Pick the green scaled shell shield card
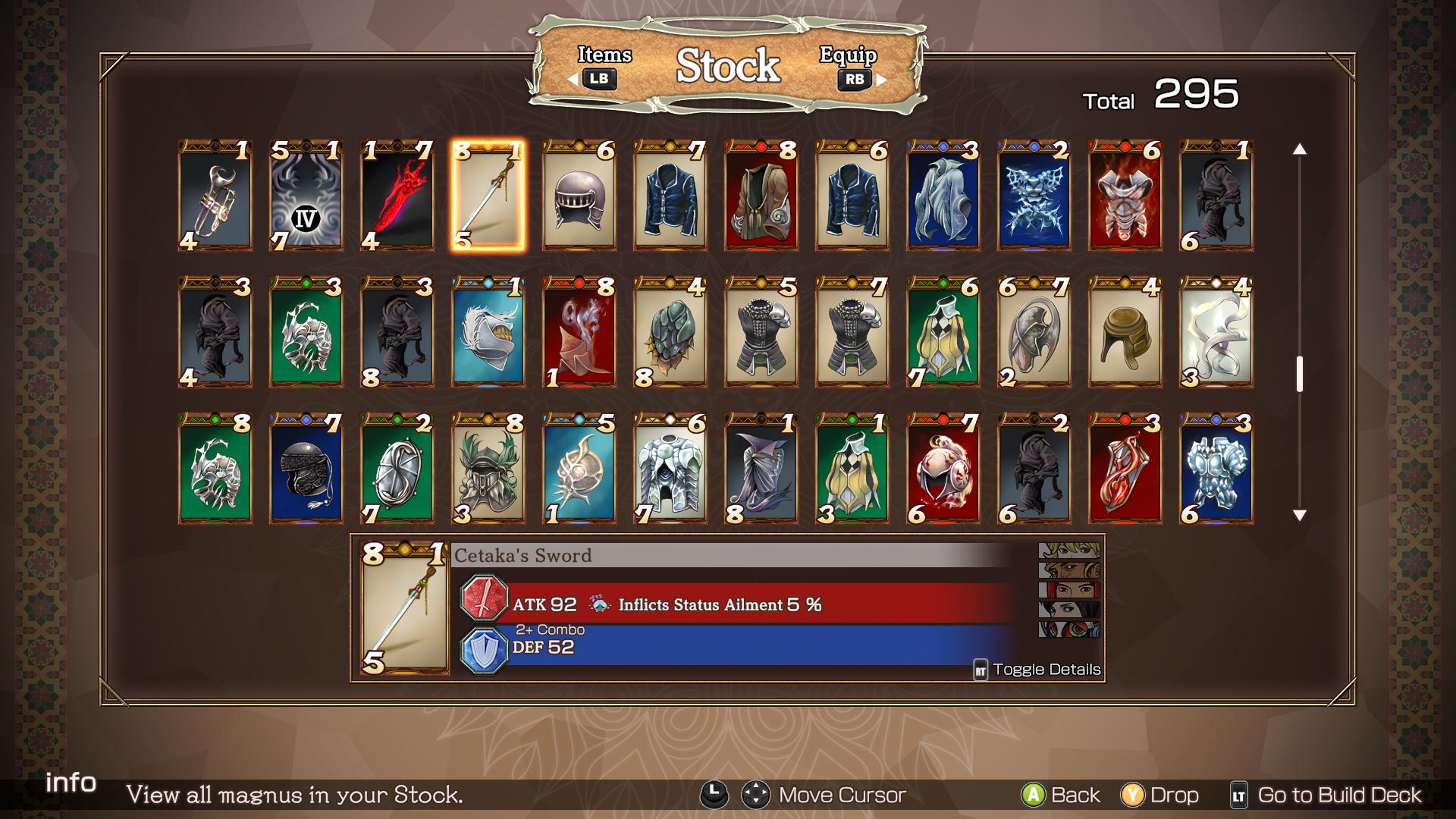 click(x=670, y=332)
